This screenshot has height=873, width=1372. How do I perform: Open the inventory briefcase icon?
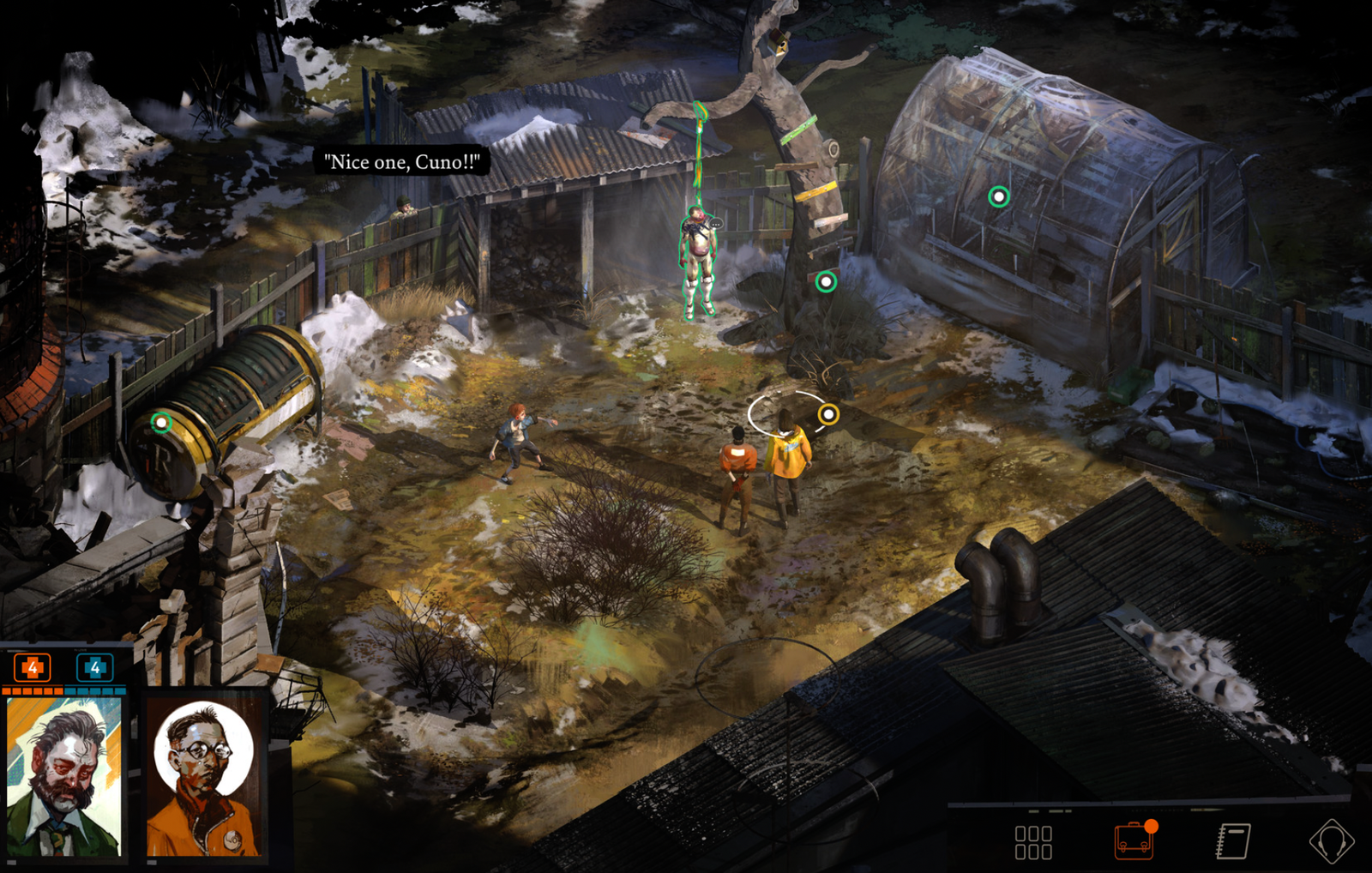coord(1134,840)
